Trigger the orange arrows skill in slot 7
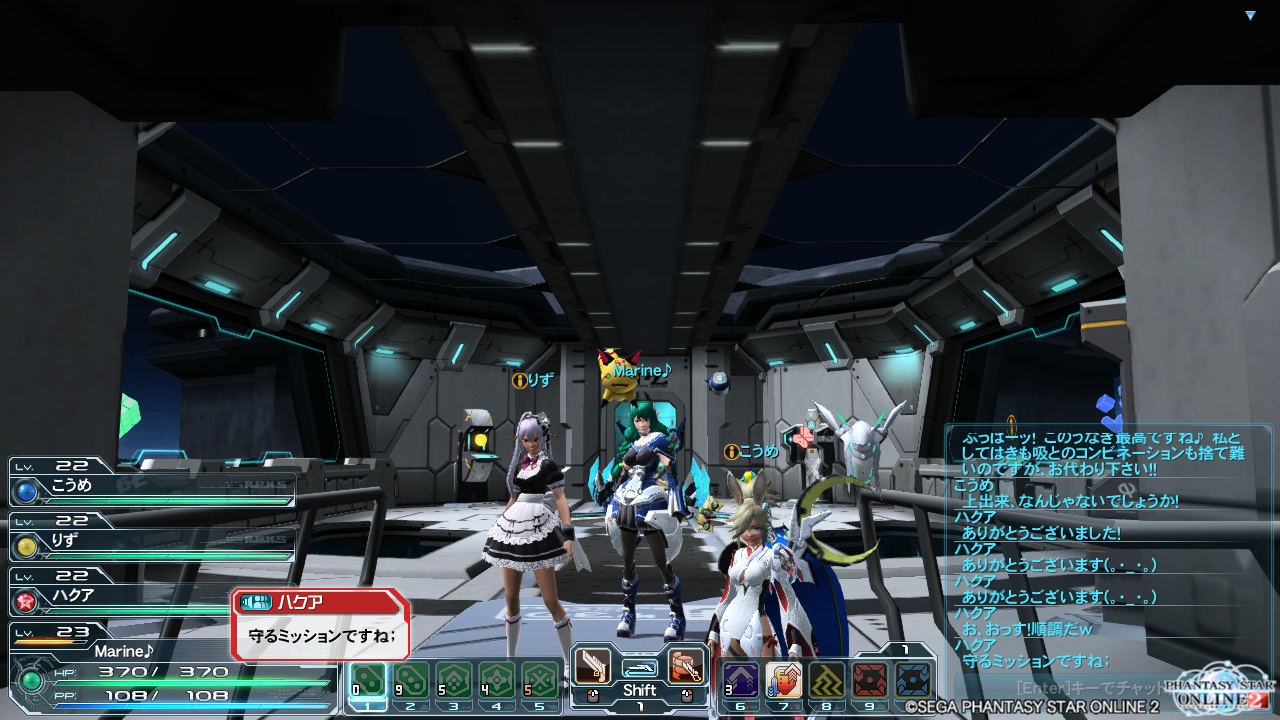 point(784,681)
